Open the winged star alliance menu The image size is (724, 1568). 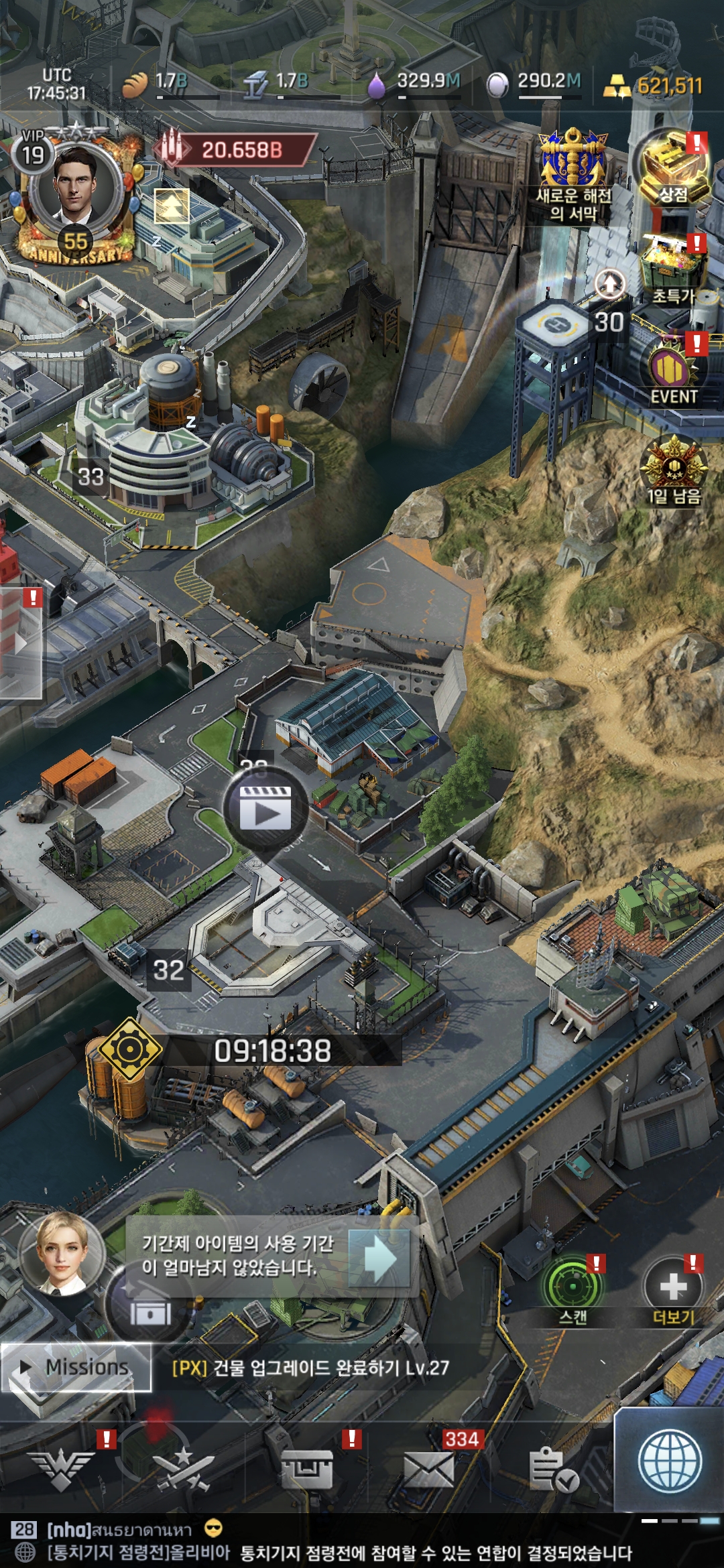[x=65, y=1467]
